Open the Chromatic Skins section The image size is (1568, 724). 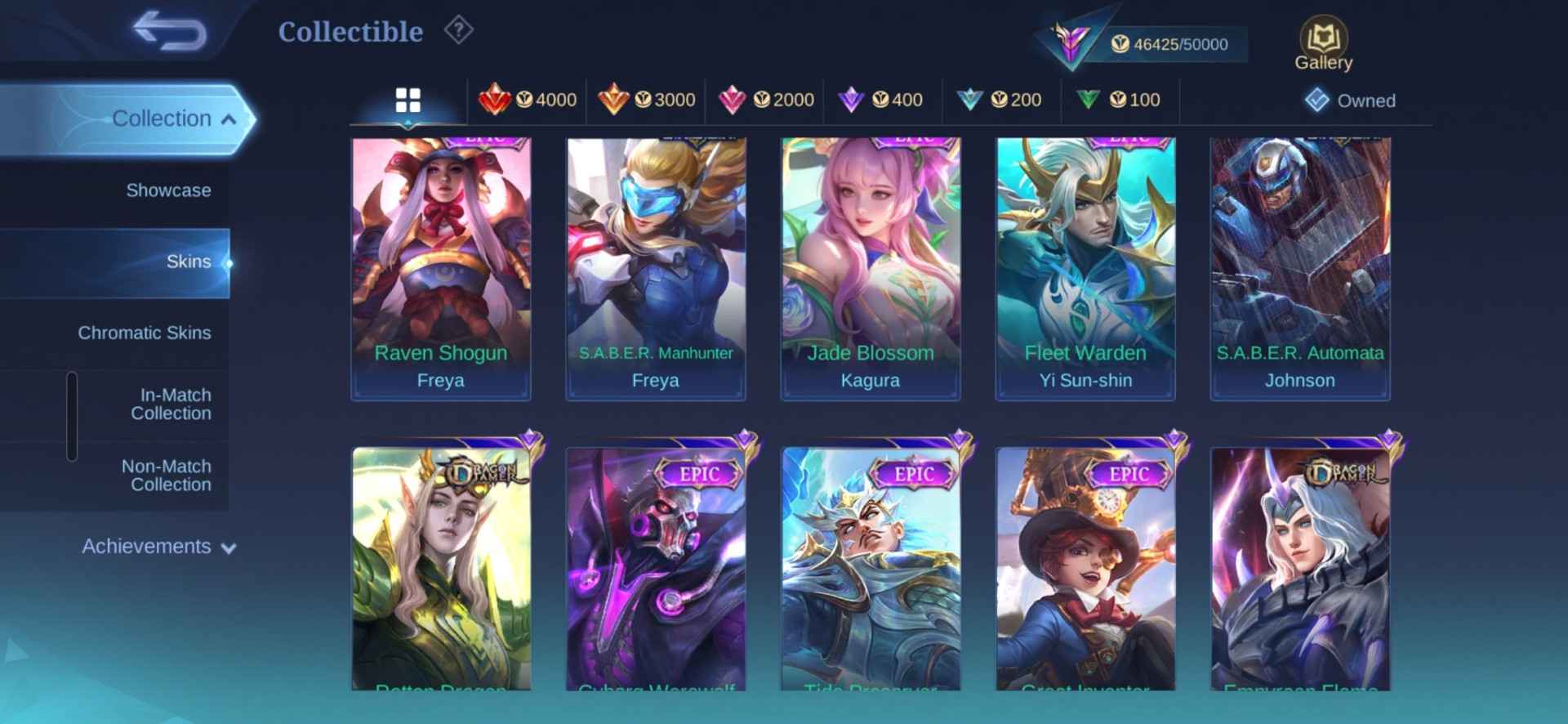pos(145,333)
